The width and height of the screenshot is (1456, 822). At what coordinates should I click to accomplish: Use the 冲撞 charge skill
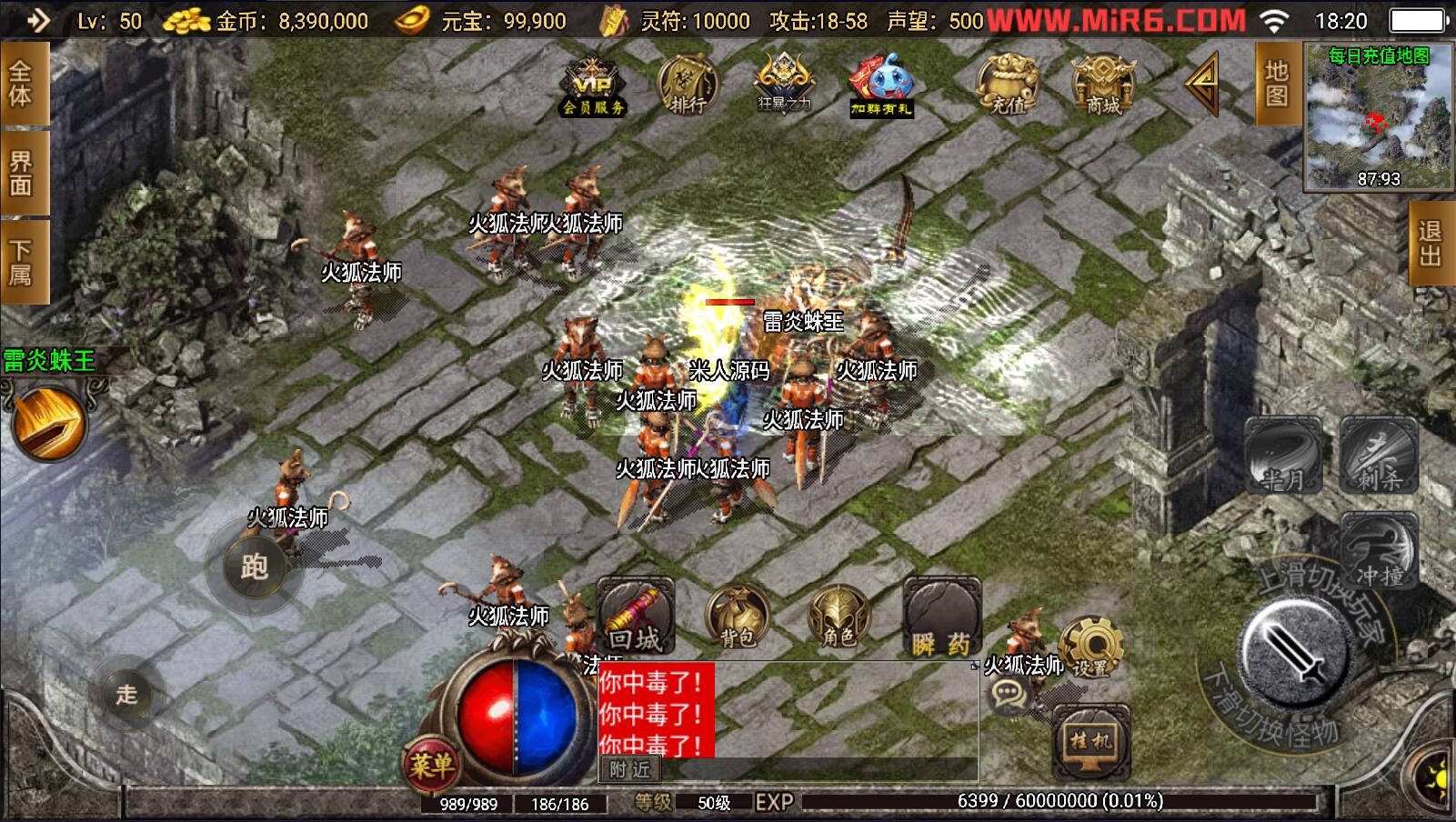pos(1379,552)
